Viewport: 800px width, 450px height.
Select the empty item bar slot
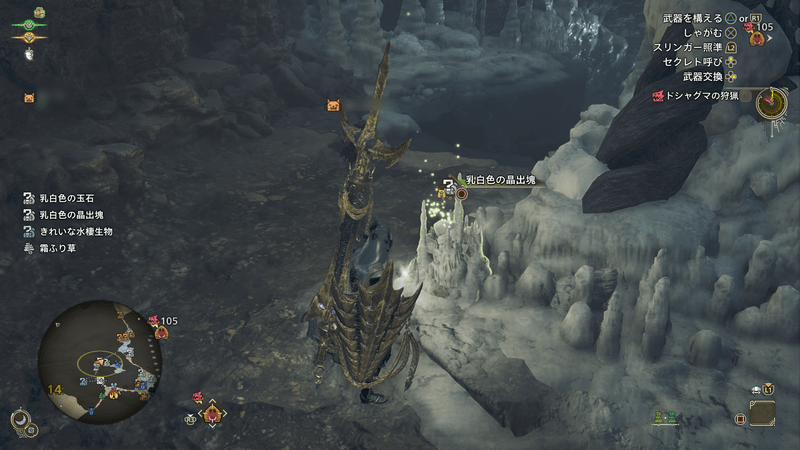coord(761,413)
